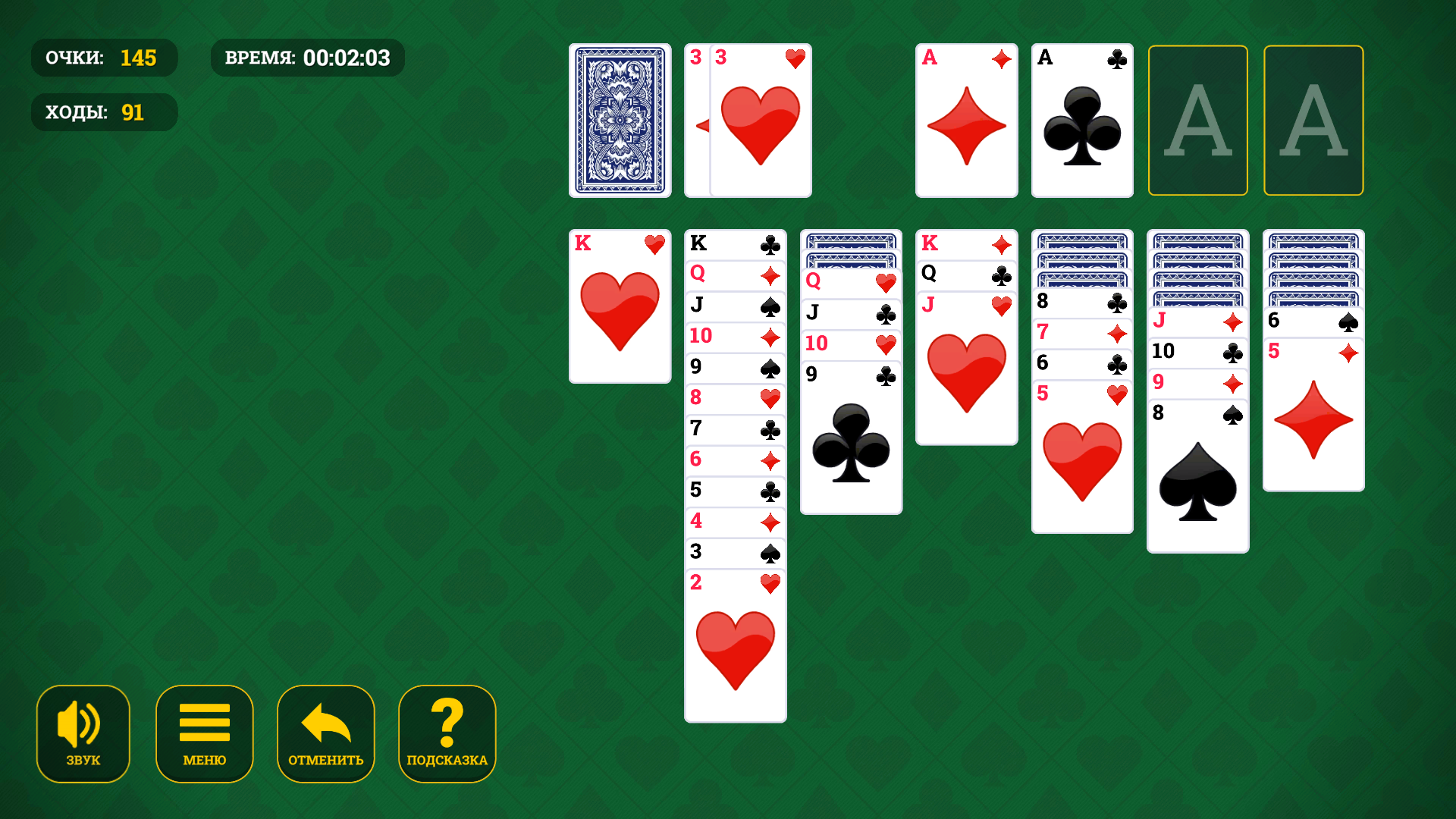Screen dimensions: 1456x819
Task: Open the game menu via Меню icon
Action: (x=204, y=733)
